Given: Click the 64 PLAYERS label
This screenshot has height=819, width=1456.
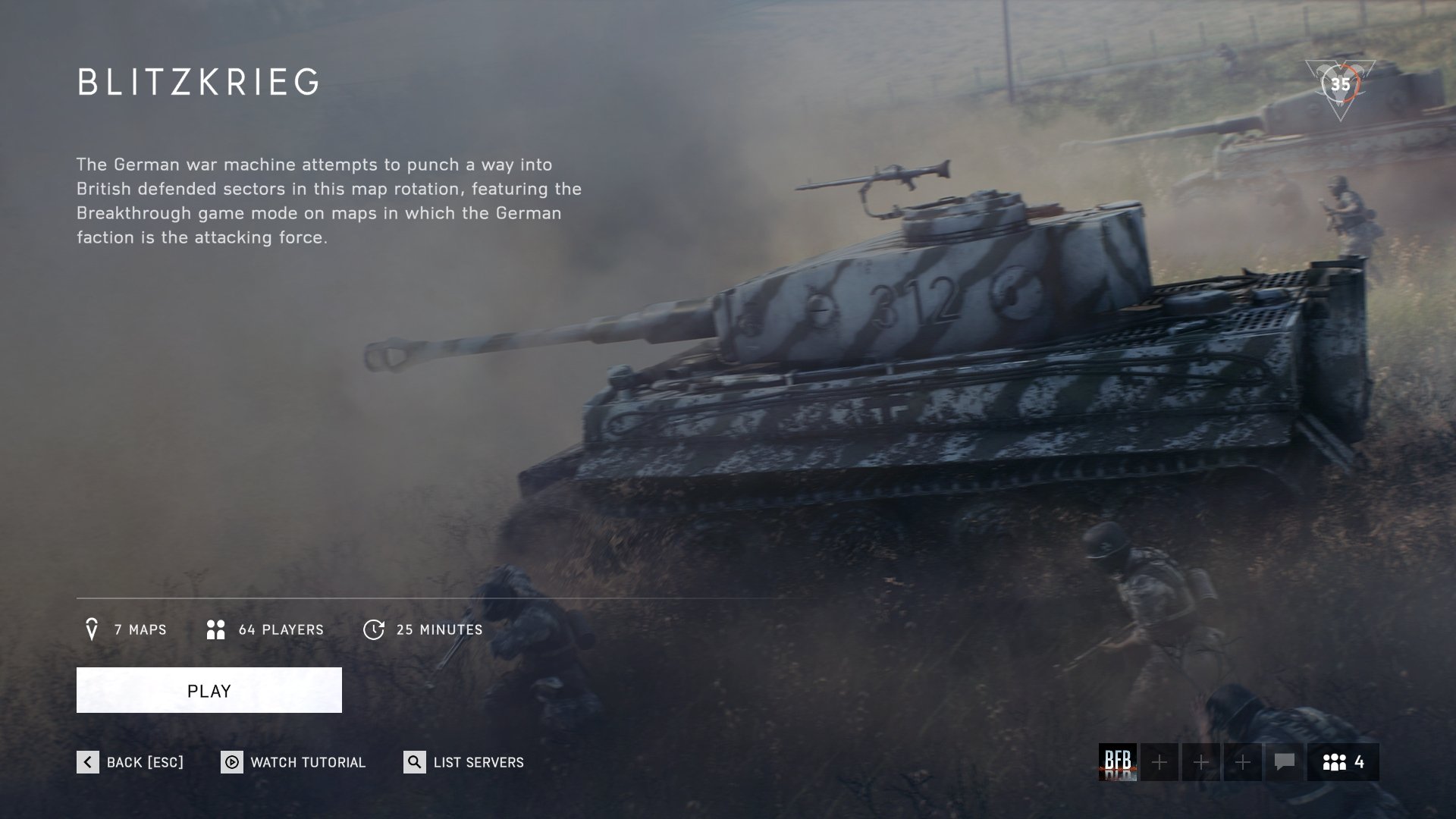Looking at the screenshot, I should [281, 629].
